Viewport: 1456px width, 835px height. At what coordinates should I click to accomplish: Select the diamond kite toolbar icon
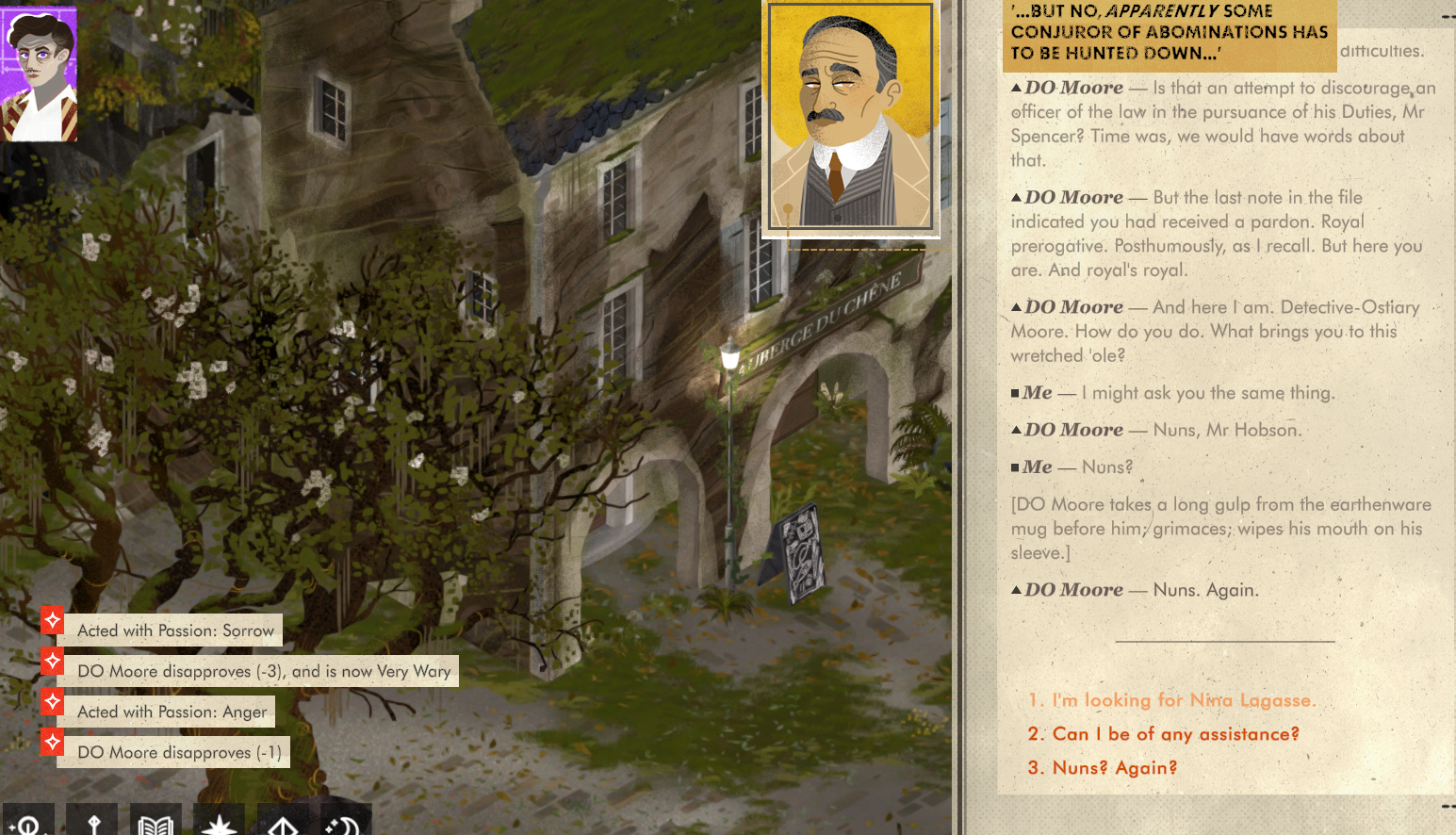tap(283, 823)
